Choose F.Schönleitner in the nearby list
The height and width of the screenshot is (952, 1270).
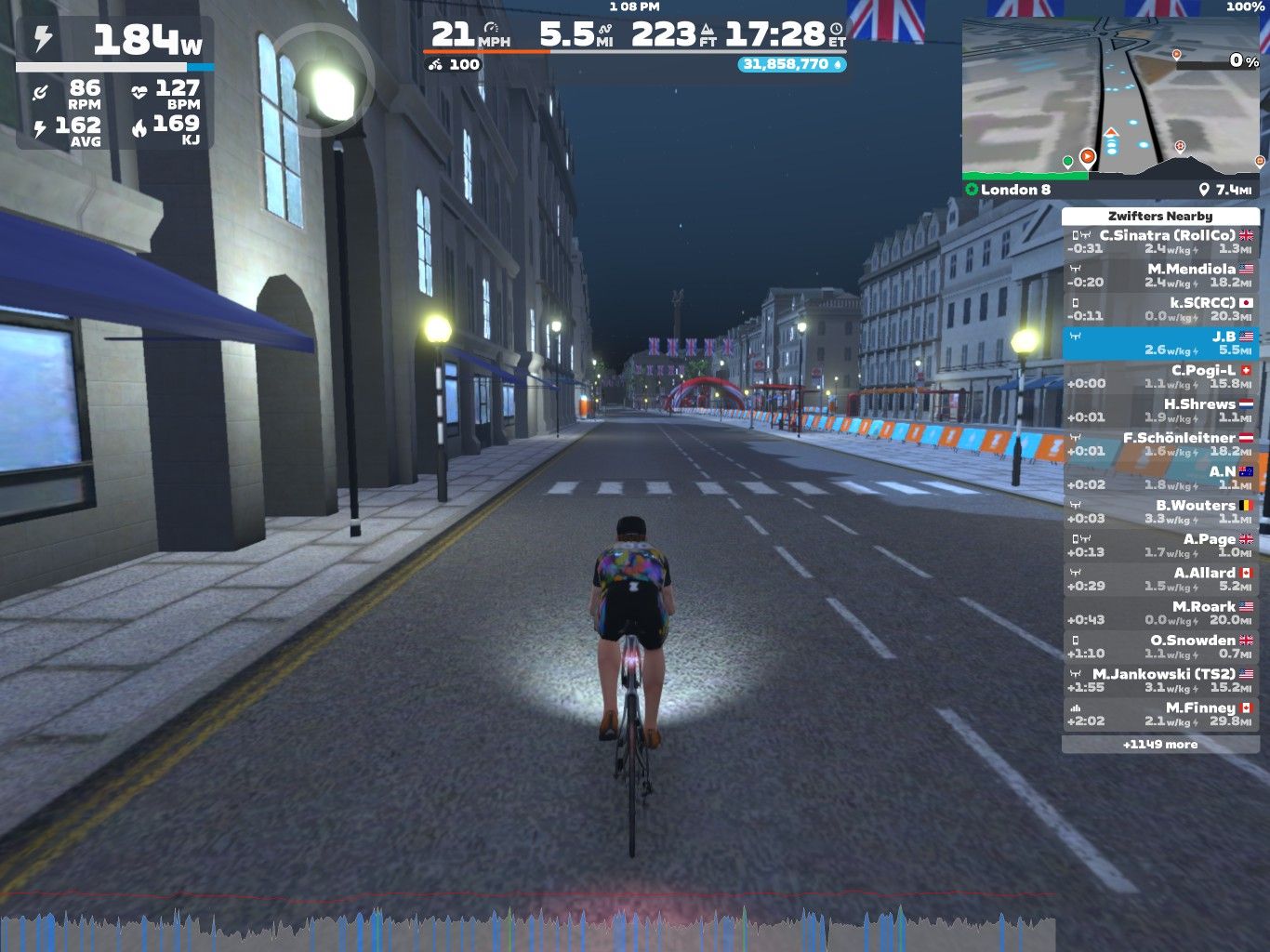coord(1160,443)
